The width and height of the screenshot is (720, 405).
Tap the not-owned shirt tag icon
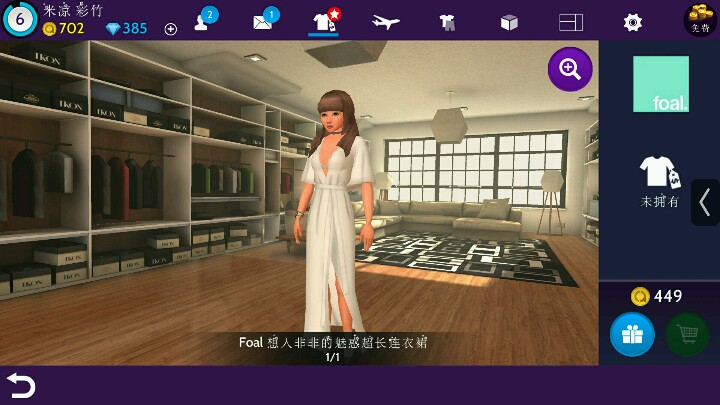pyautogui.click(x=660, y=174)
